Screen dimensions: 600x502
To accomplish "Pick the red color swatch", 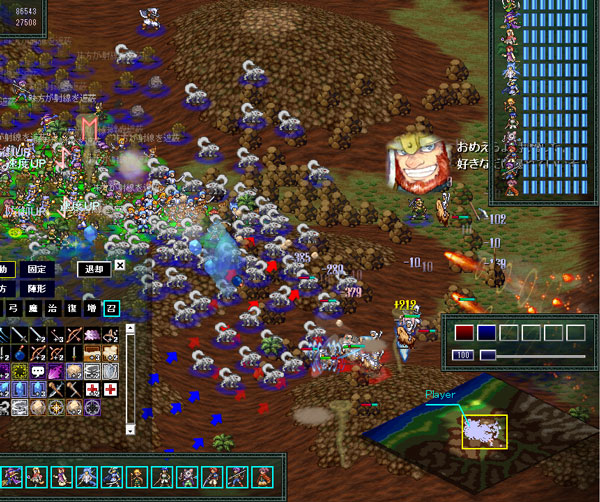I will click(x=464, y=332).
